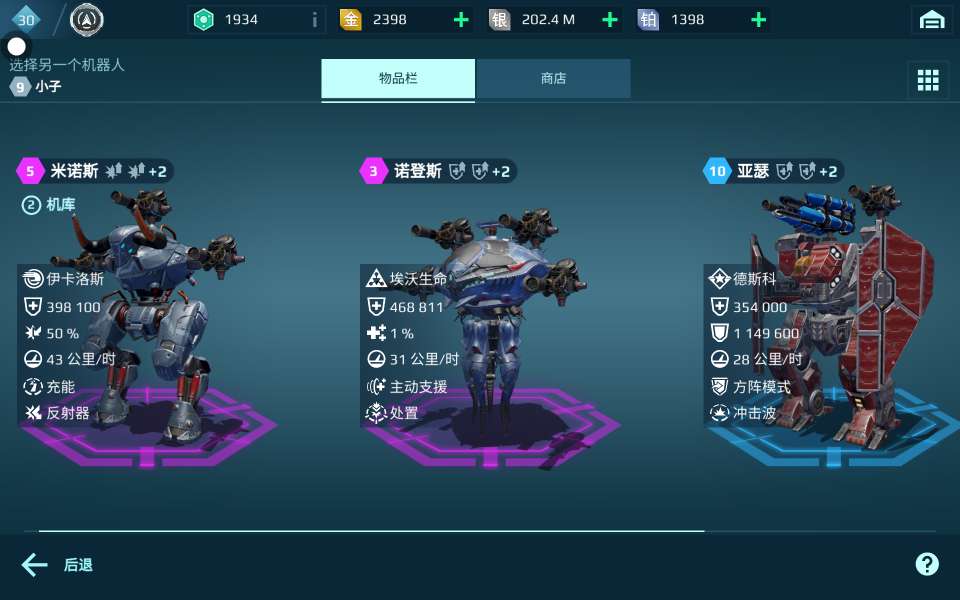Pick the 亚瑟 robot card
The image size is (960, 600).
coord(830,320)
